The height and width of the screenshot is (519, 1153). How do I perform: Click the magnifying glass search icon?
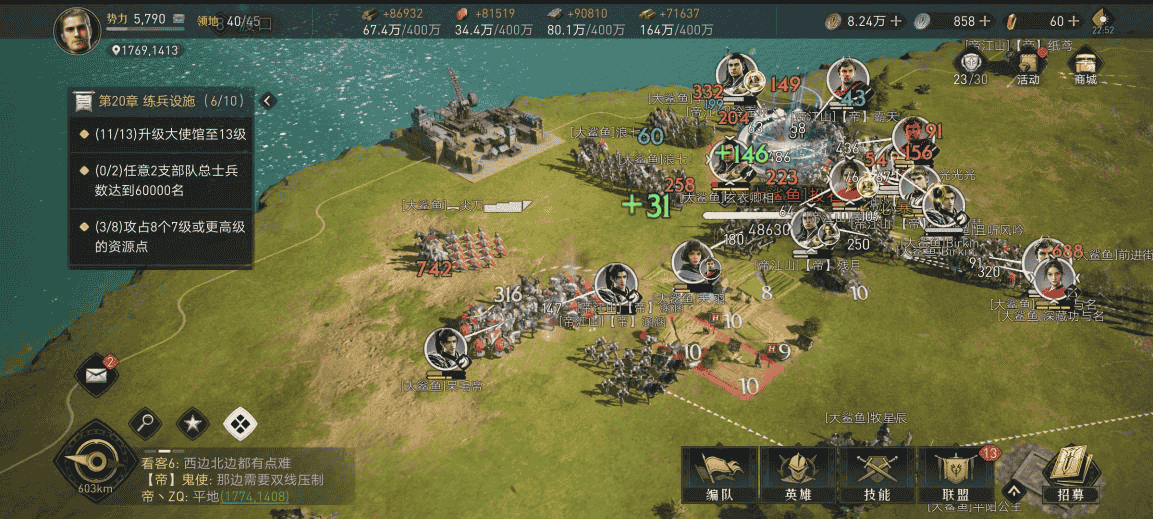coord(146,424)
